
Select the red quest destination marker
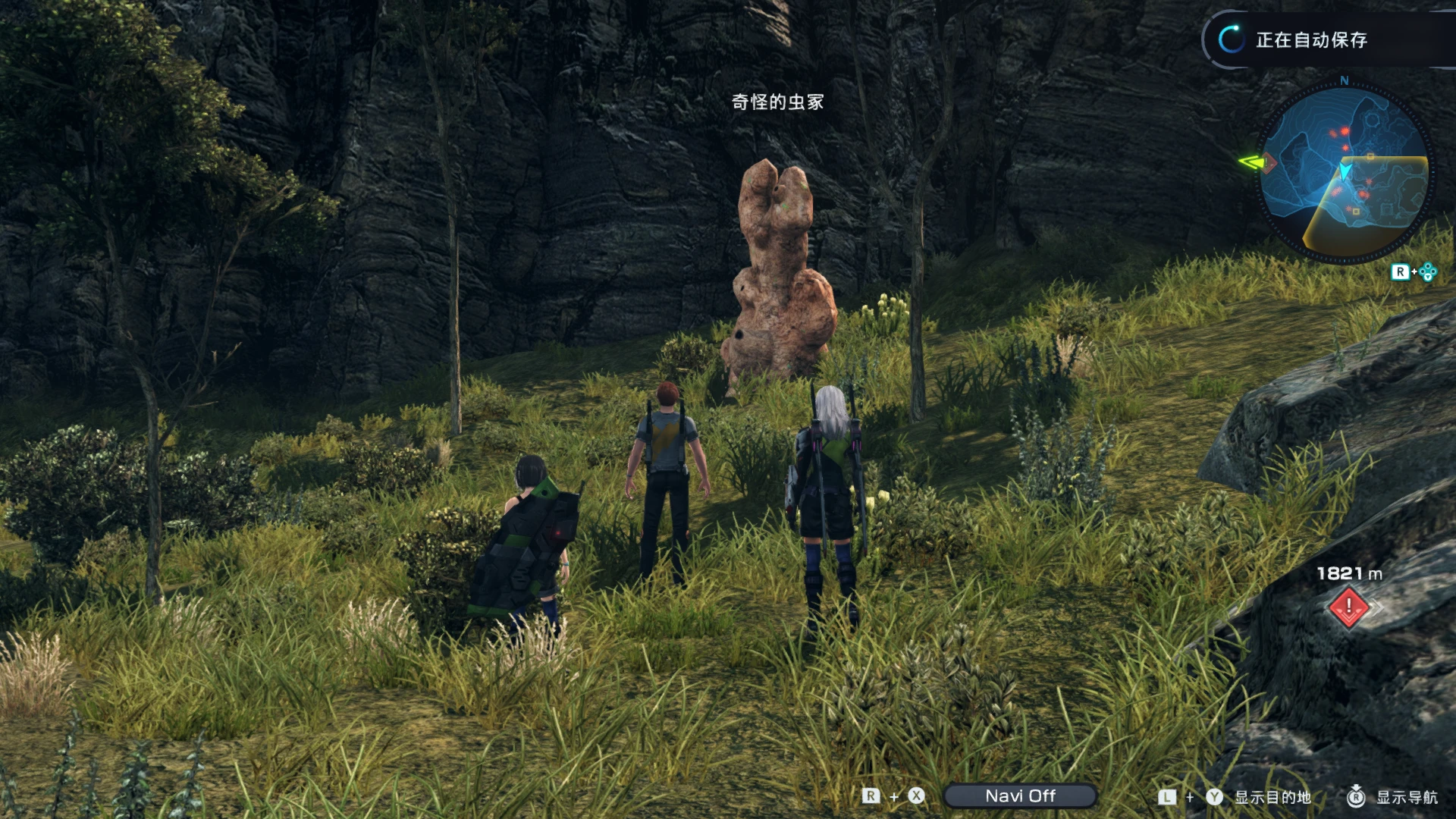click(1348, 607)
